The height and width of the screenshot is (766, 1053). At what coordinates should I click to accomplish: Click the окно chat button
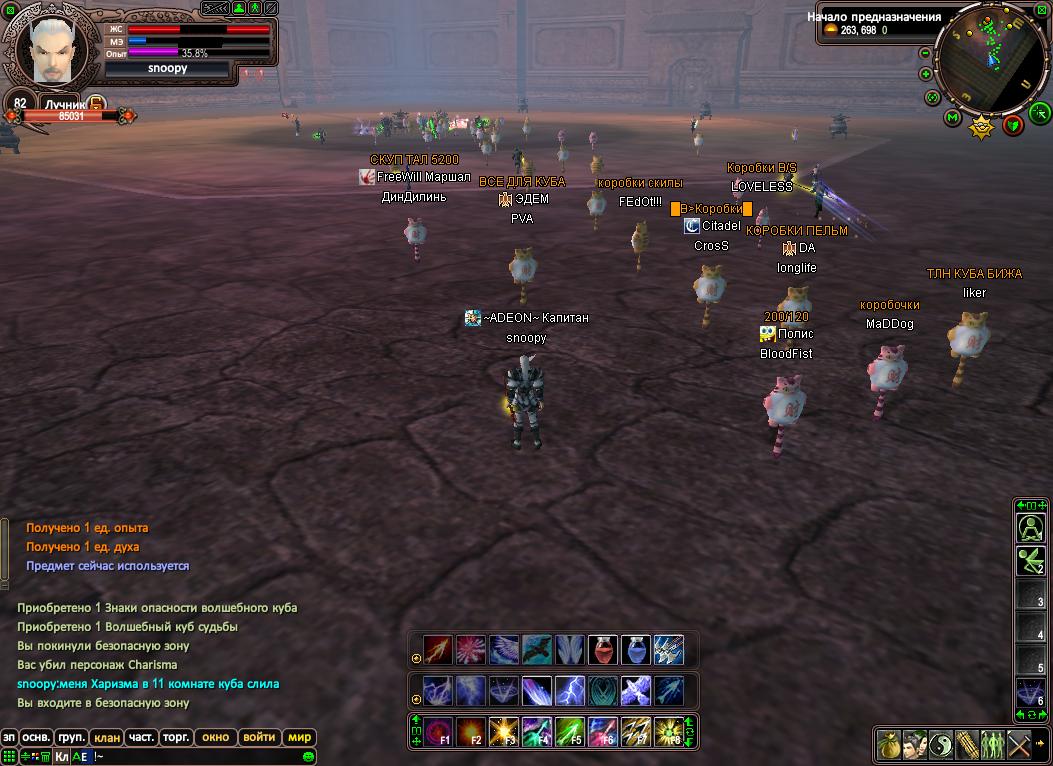[x=215, y=738]
